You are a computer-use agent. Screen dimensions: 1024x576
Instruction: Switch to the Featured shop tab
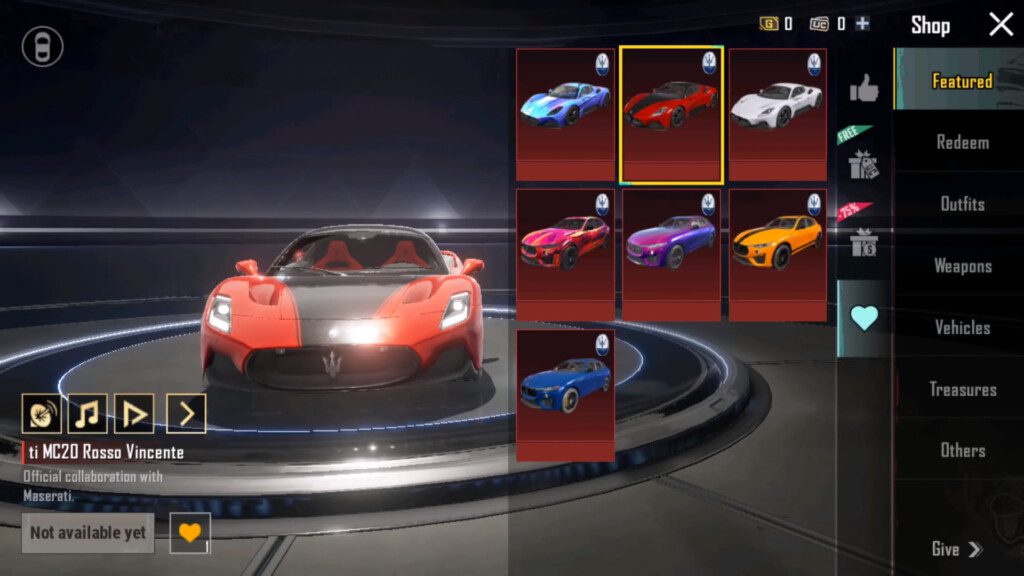[x=961, y=81]
